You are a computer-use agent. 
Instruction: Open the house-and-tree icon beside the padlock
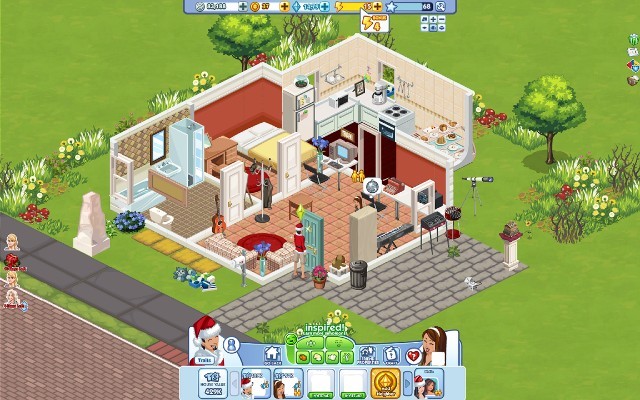coord(366,353)
